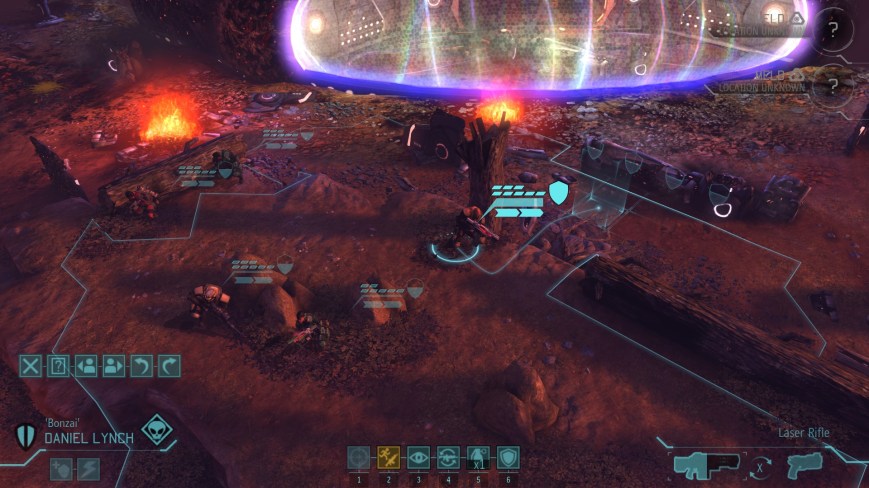
Task: Select the grenade ability
Action: [479, 457]
